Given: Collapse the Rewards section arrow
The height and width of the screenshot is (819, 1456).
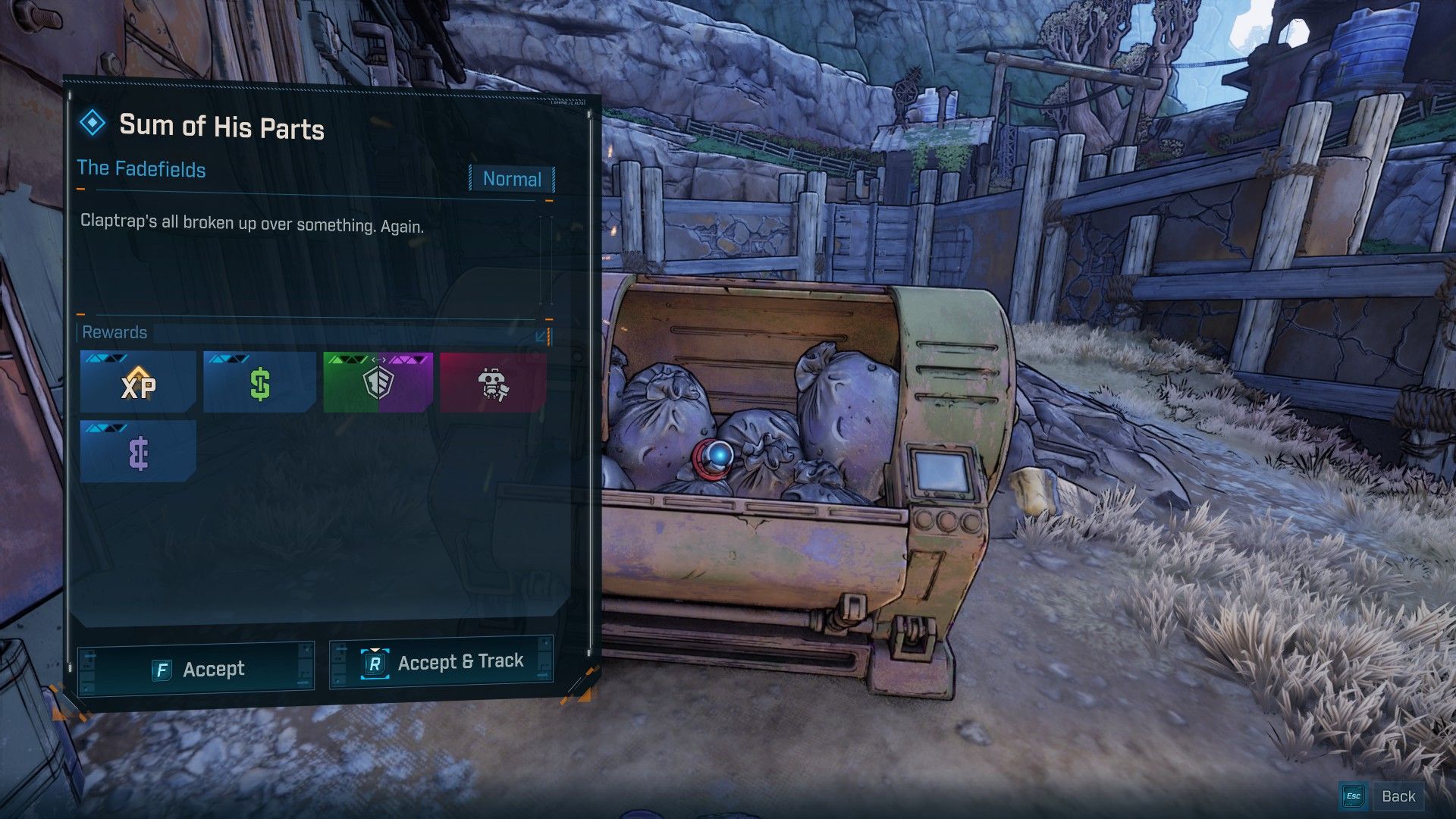Looking at the screenshot, I should (x=541, y=335).
